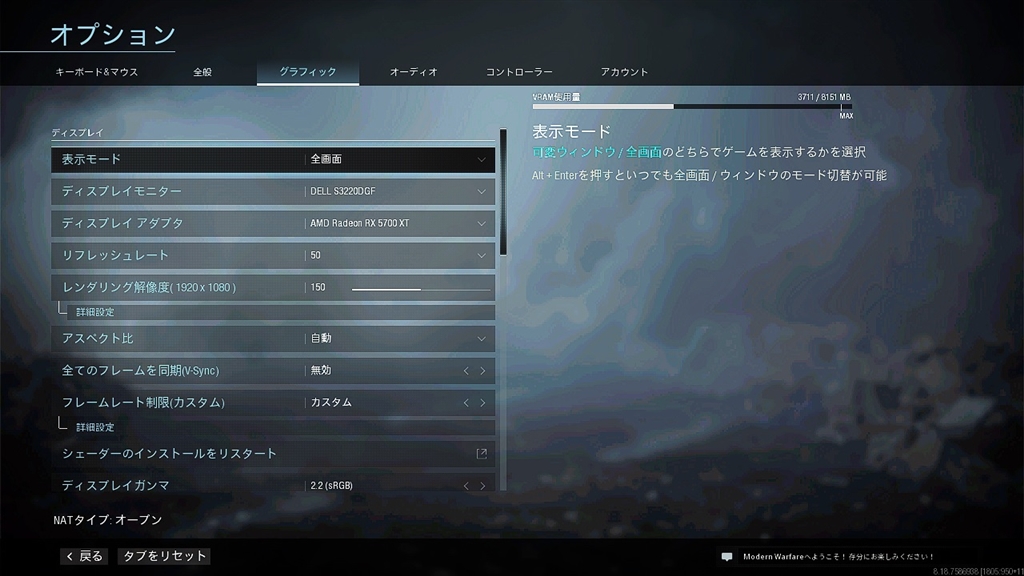The height and width of the screenshot is (576, 1024).
Task: Go back with the 戻る button
Action: [x=84, y=556]
